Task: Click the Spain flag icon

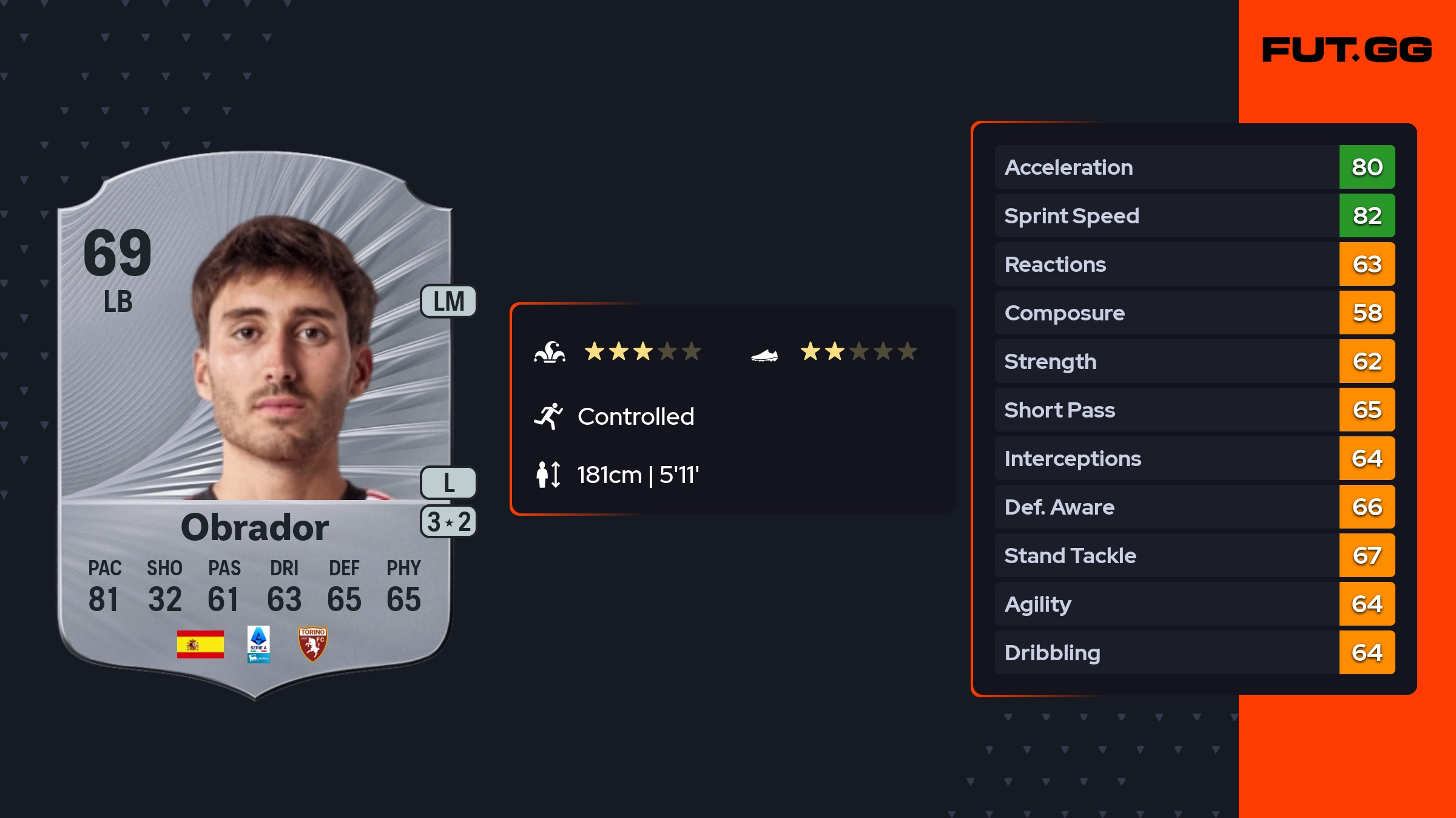Action: click(200, 644)
